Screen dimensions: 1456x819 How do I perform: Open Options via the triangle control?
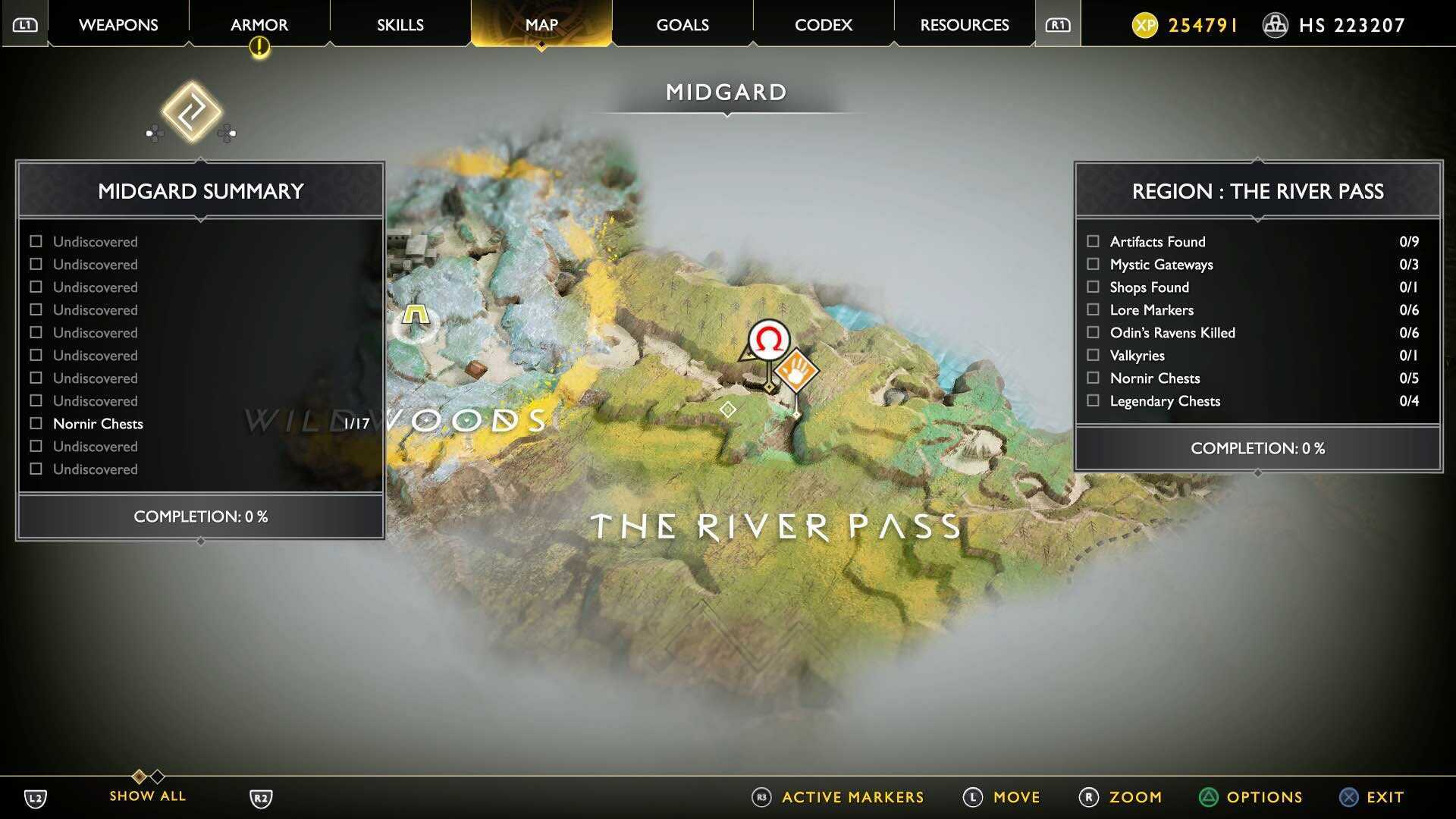coord(1209,797)
